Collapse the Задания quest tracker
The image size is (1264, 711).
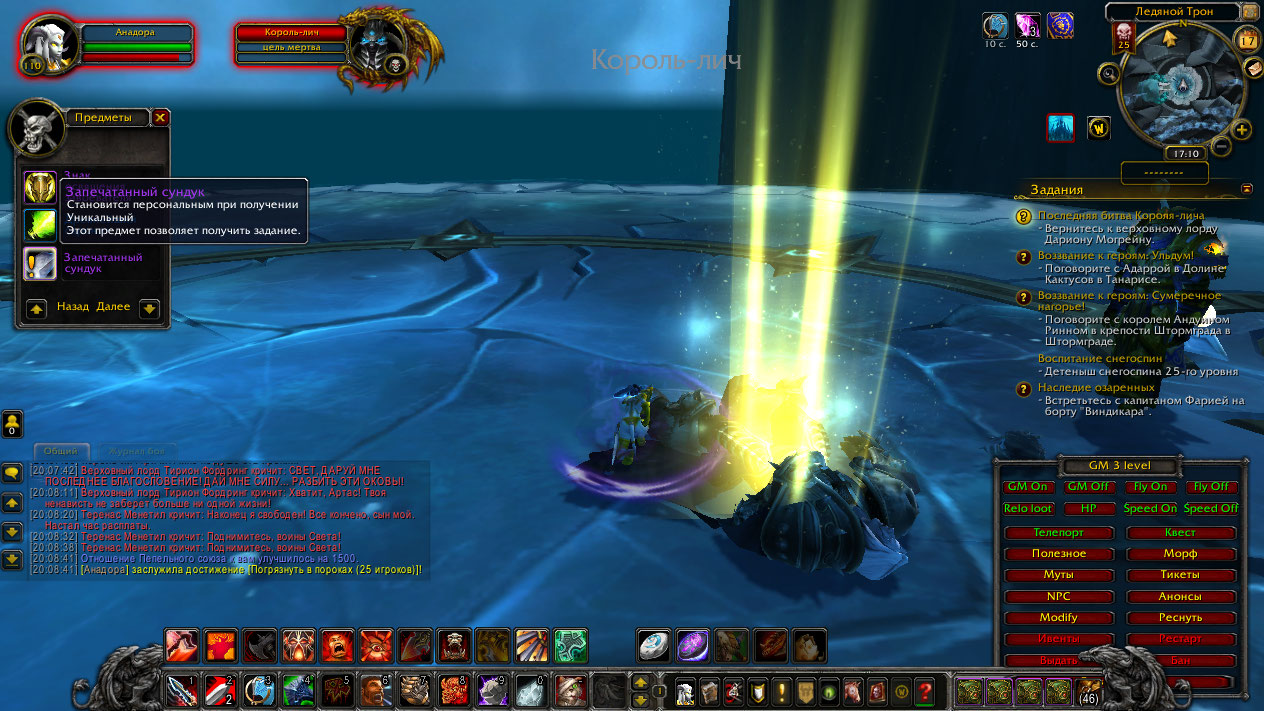(x=1246, y=188)
